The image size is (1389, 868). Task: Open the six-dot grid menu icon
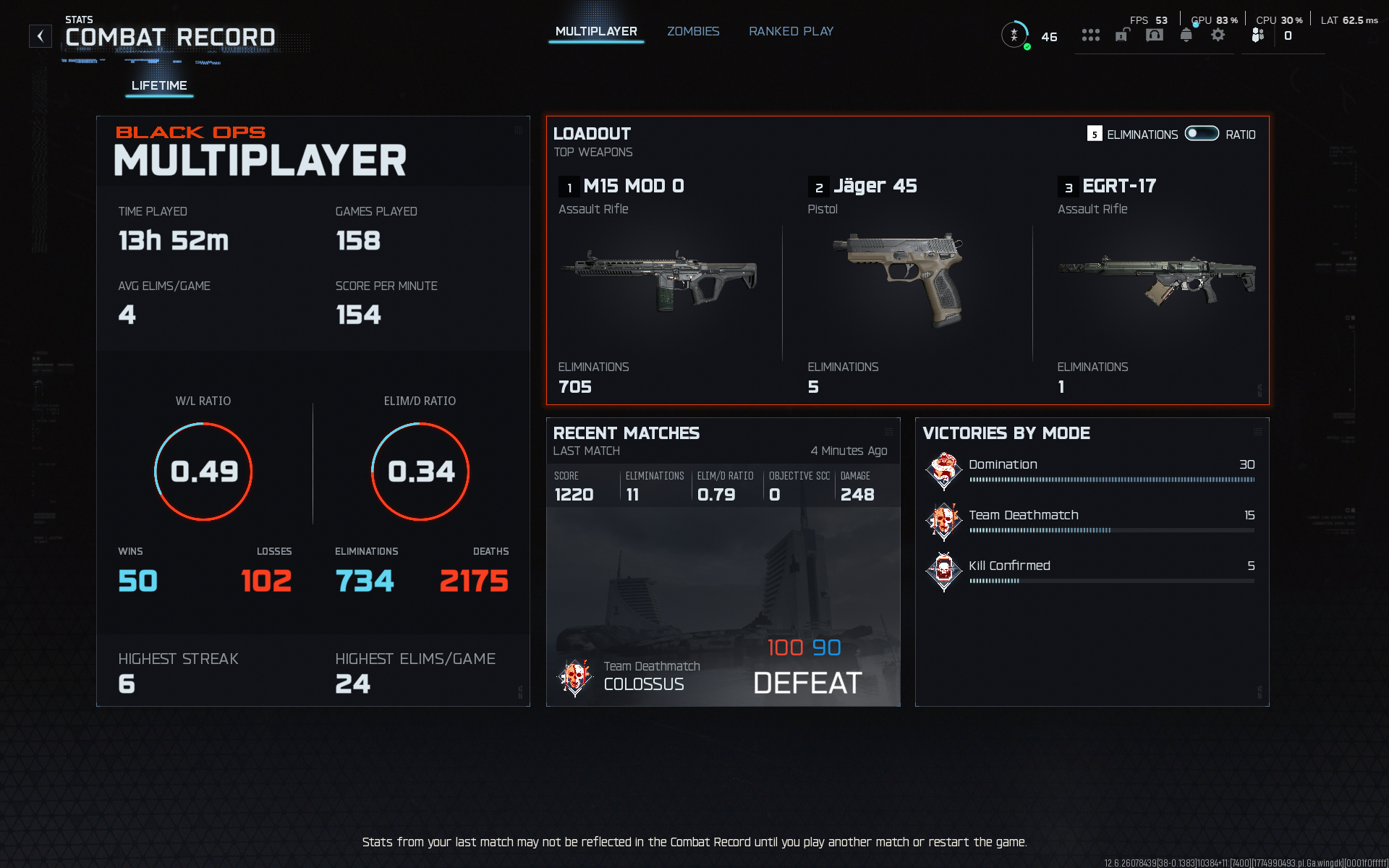(x=1091, y=35)
